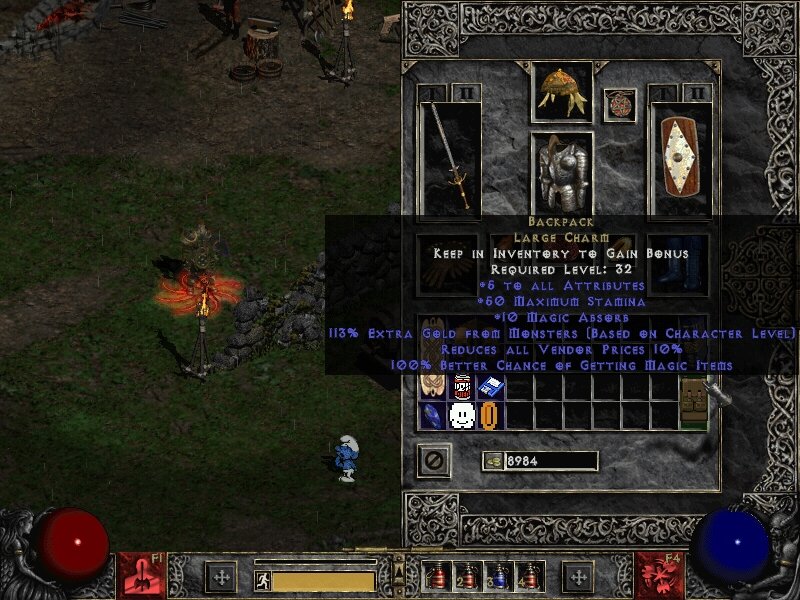Screen dimensions: 800x600
Task: Switch to weapon set II above the sword
Action: point(465,93)
